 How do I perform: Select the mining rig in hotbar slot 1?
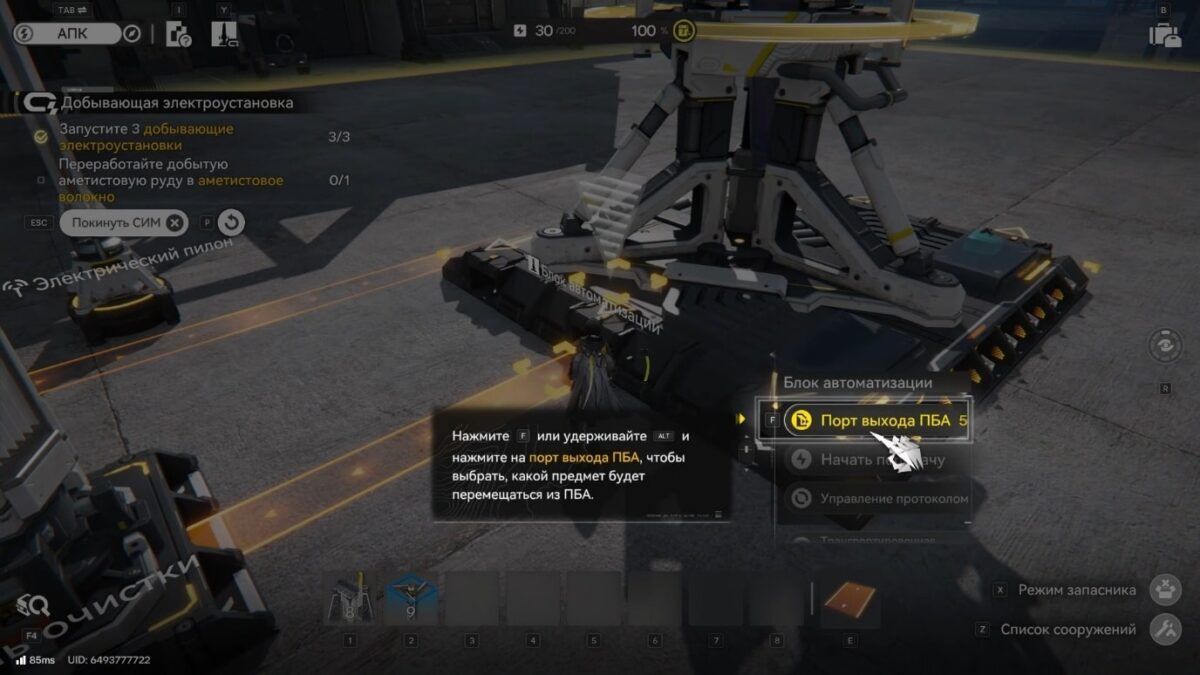[x=350, y=599]
